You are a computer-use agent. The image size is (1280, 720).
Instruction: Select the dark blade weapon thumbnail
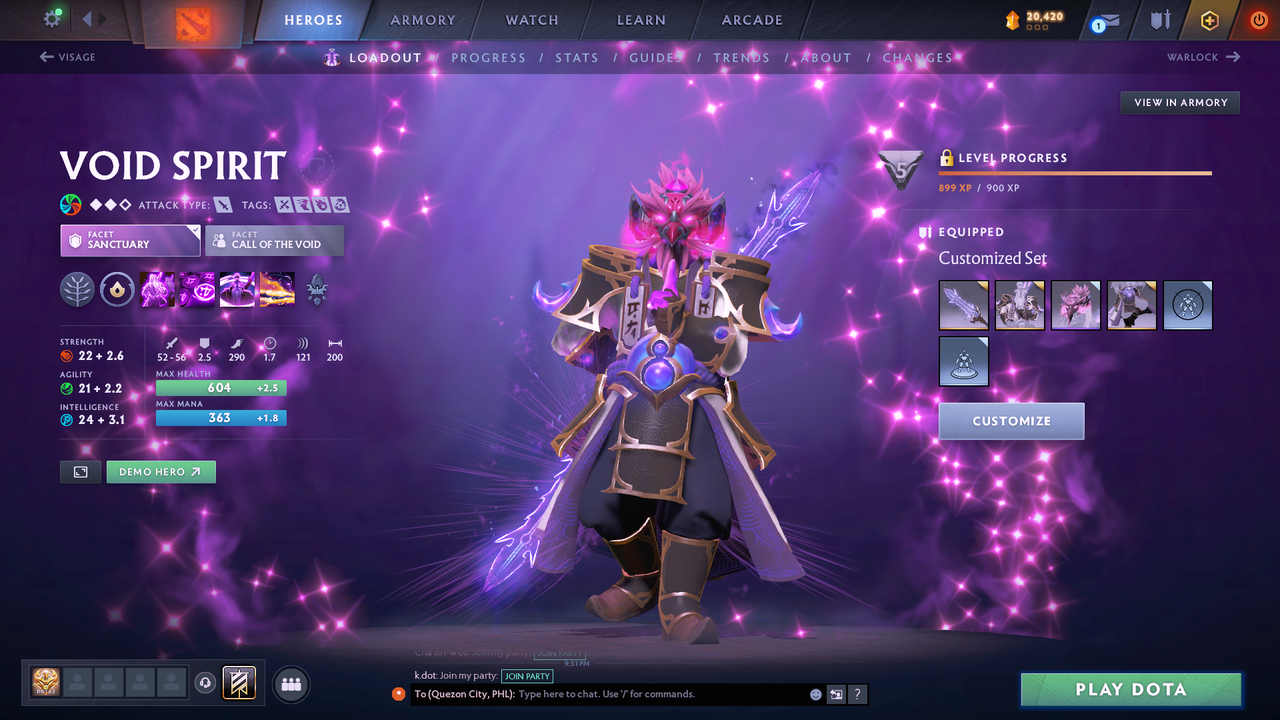[x=963, y=305]
